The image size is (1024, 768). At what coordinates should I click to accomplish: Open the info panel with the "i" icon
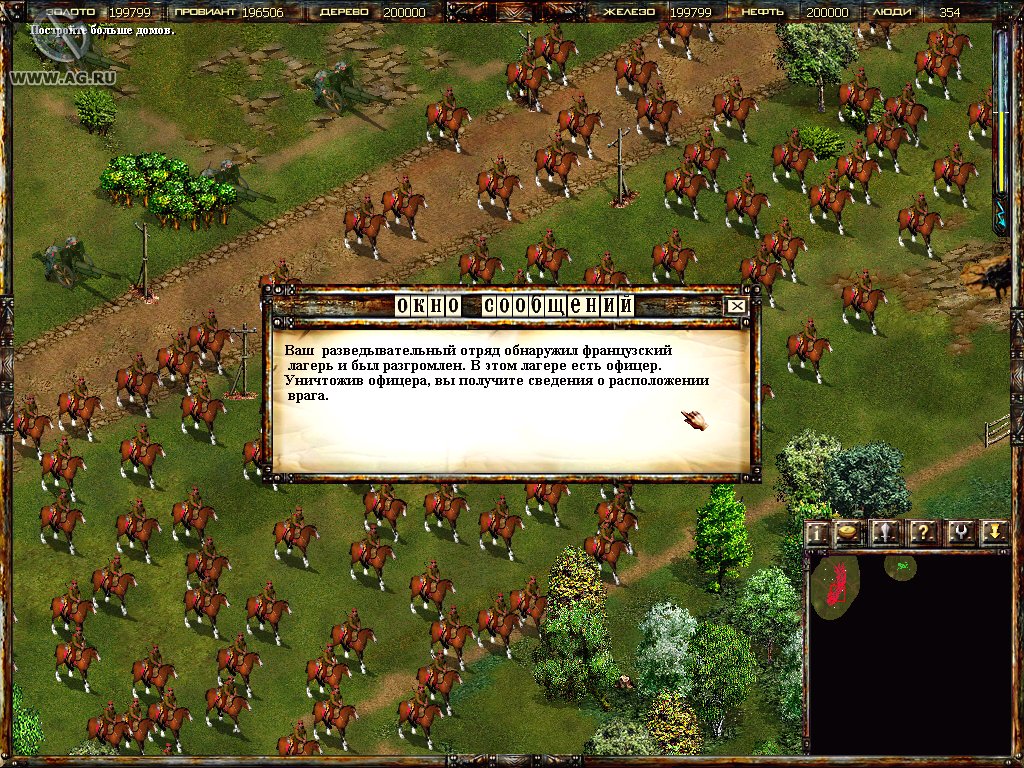point(818,532)
